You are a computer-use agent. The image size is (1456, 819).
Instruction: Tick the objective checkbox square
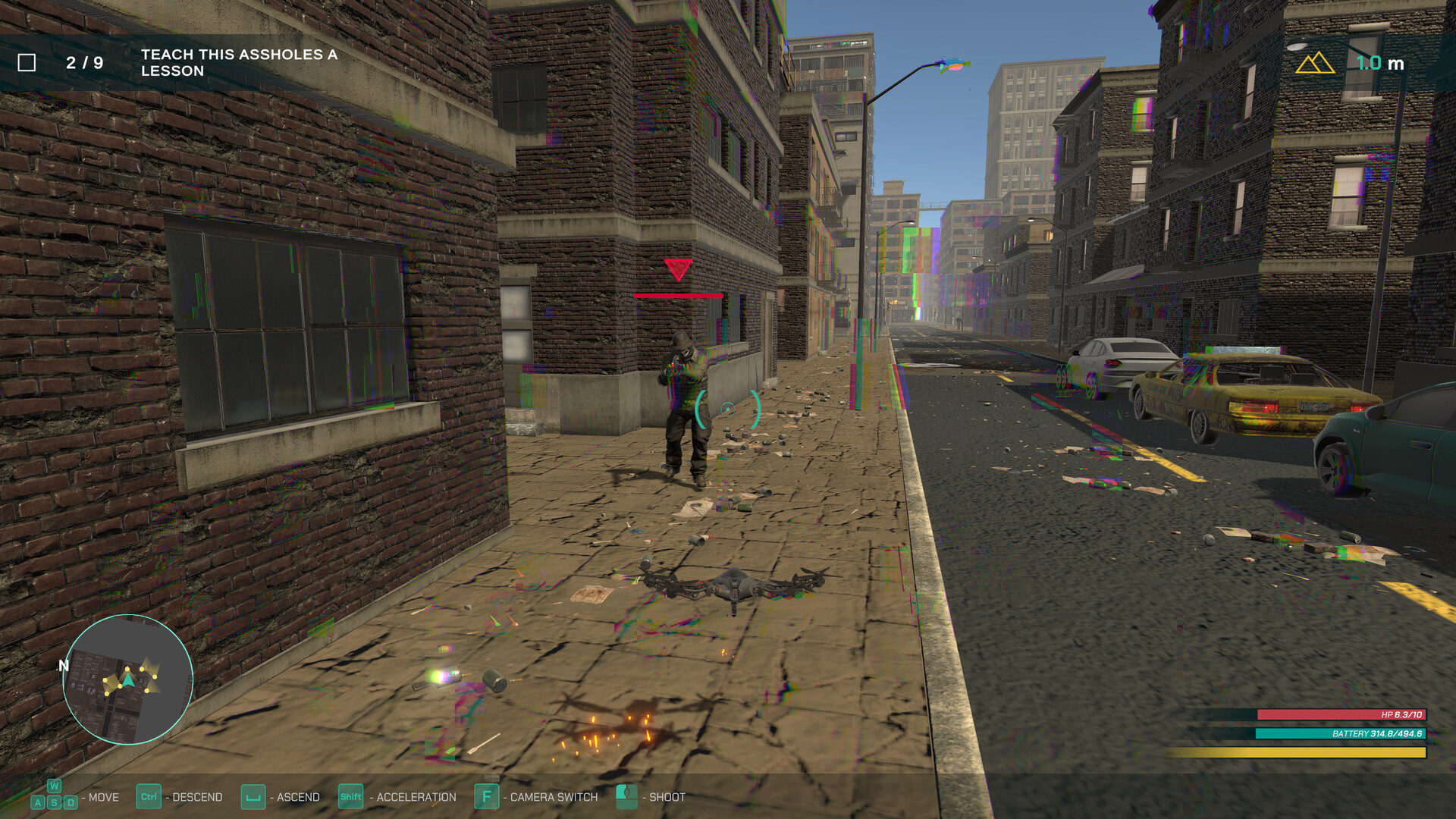[28, 61]
